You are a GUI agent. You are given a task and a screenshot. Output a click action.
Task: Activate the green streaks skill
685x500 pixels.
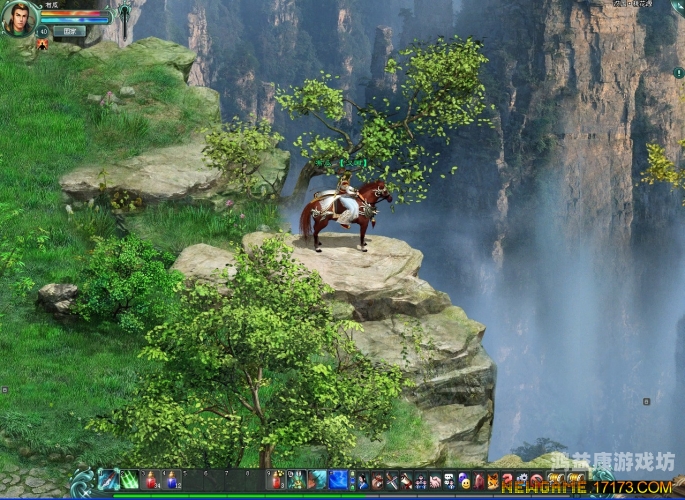[130, 480]
